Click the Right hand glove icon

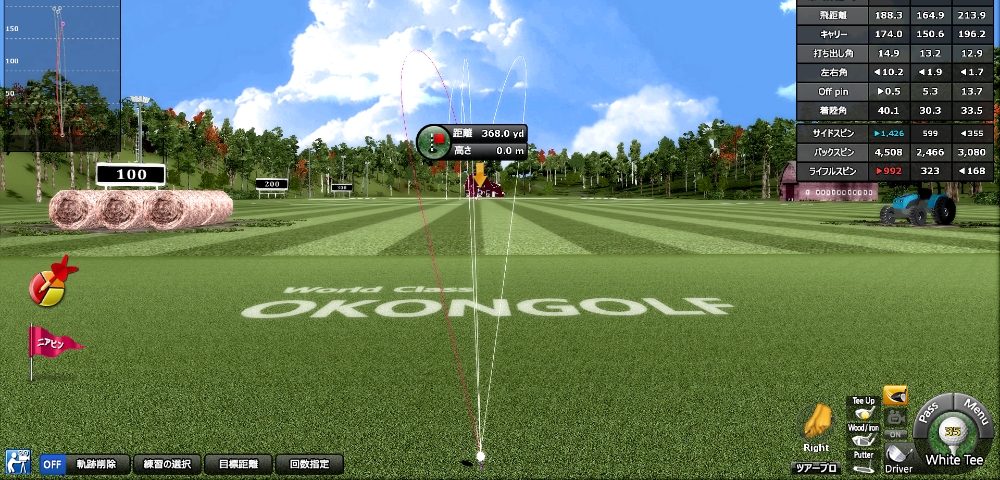click(817, 426)
